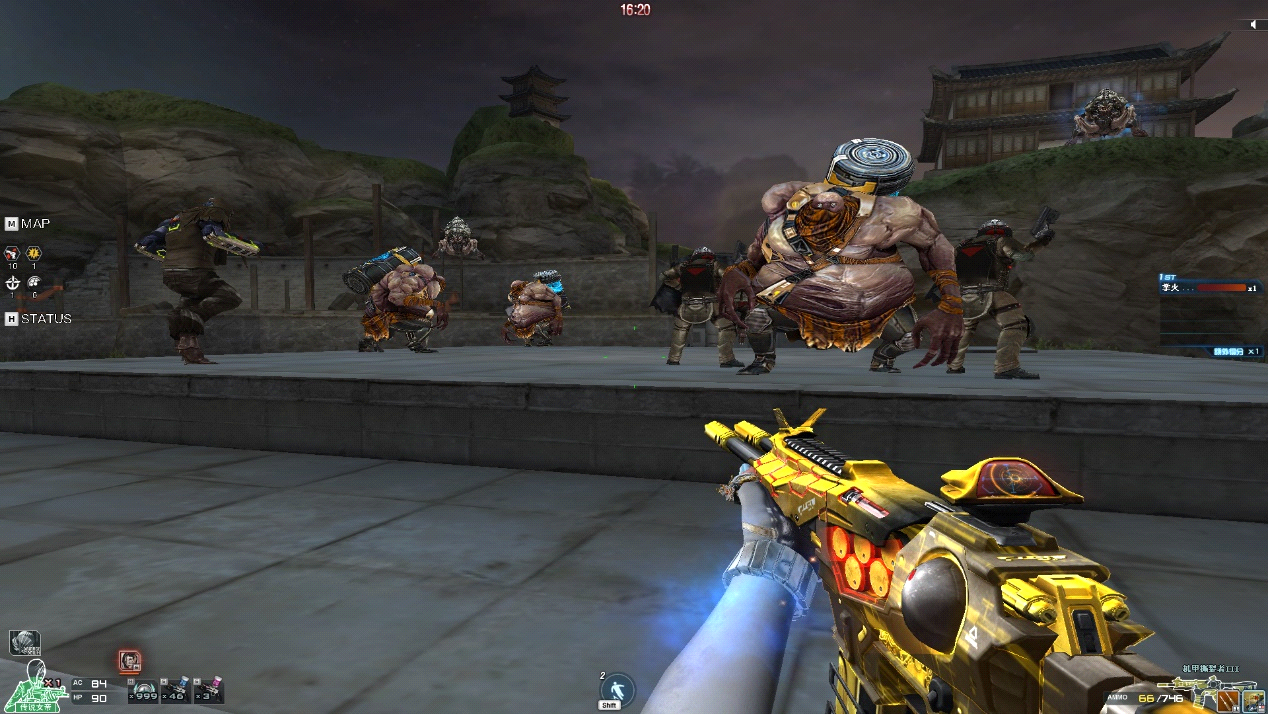This screenshot has width=1268, height=714.
Task: Click the red-glowing character portrait icon
Action: click(x=129, y=661)
